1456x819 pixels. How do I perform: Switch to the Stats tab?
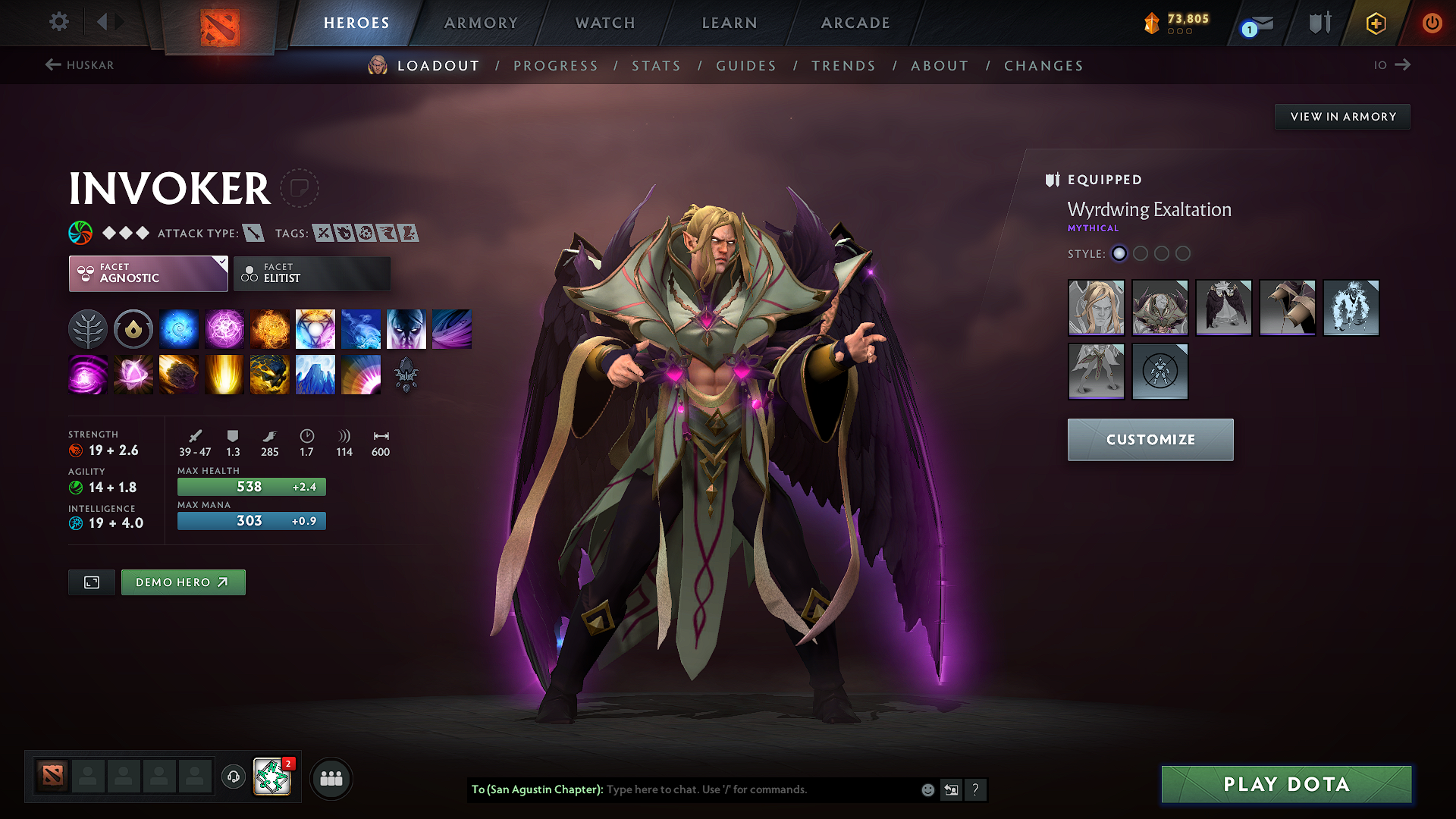(x=656, y=66)
